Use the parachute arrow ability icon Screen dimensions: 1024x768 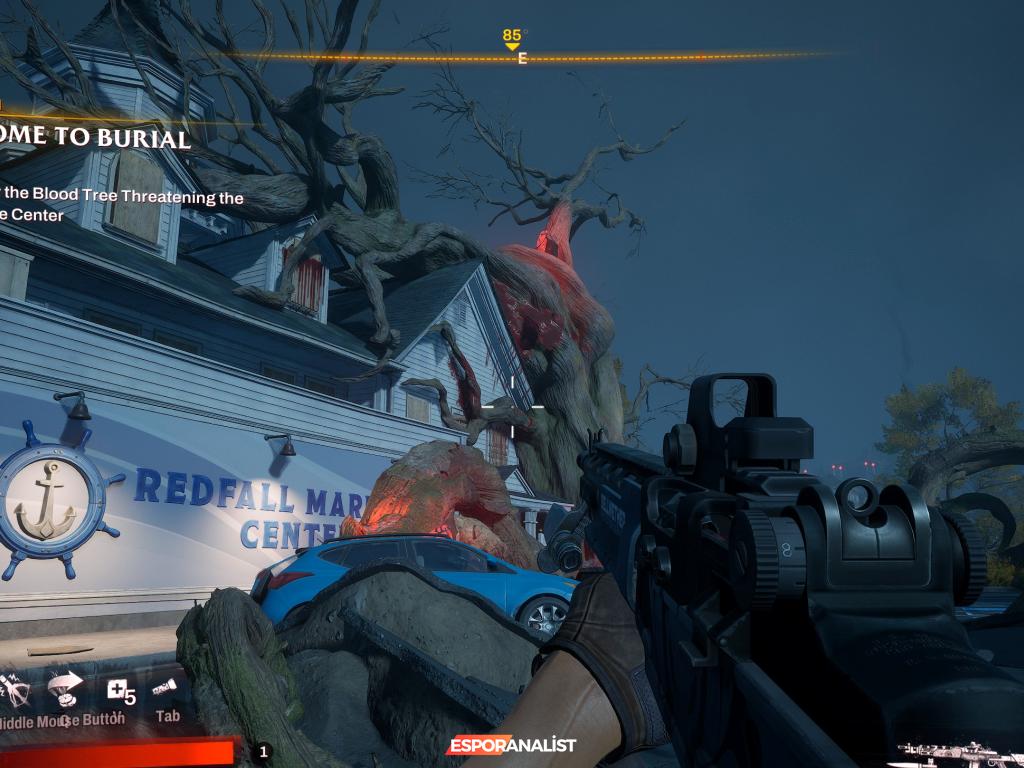[65, 688]
